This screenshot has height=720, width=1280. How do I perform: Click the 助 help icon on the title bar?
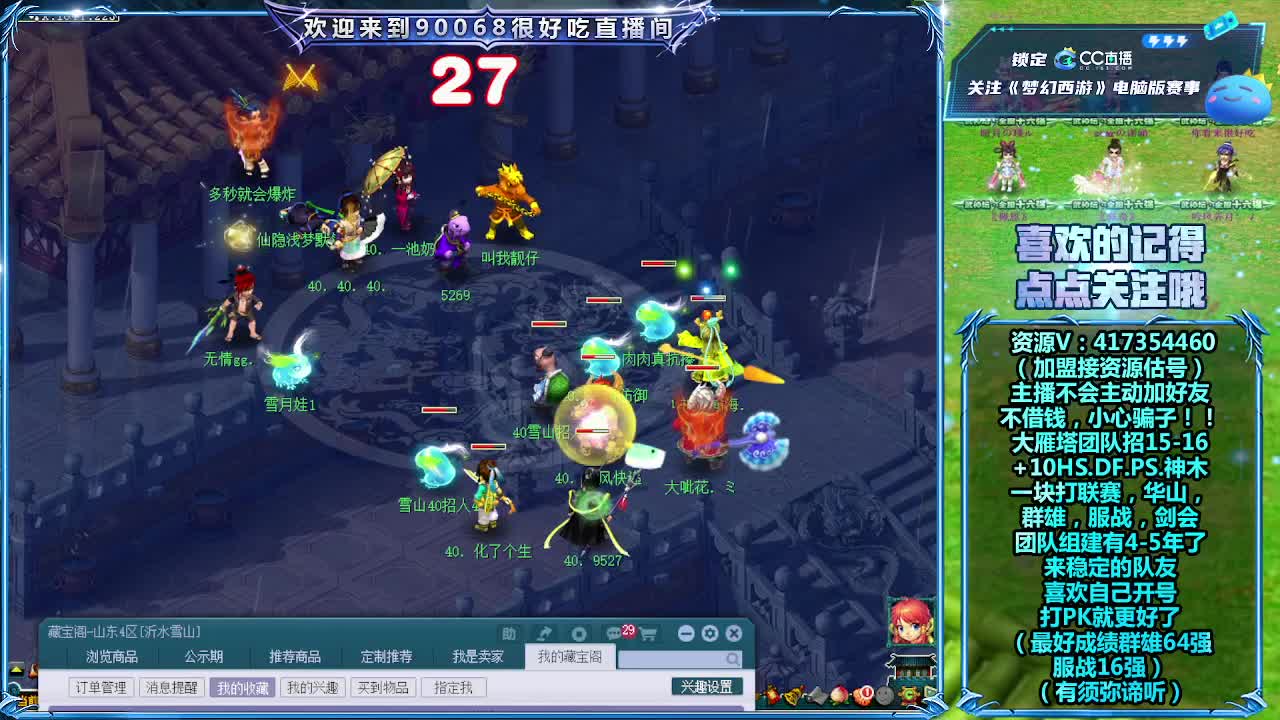click(x=510, y=632)
